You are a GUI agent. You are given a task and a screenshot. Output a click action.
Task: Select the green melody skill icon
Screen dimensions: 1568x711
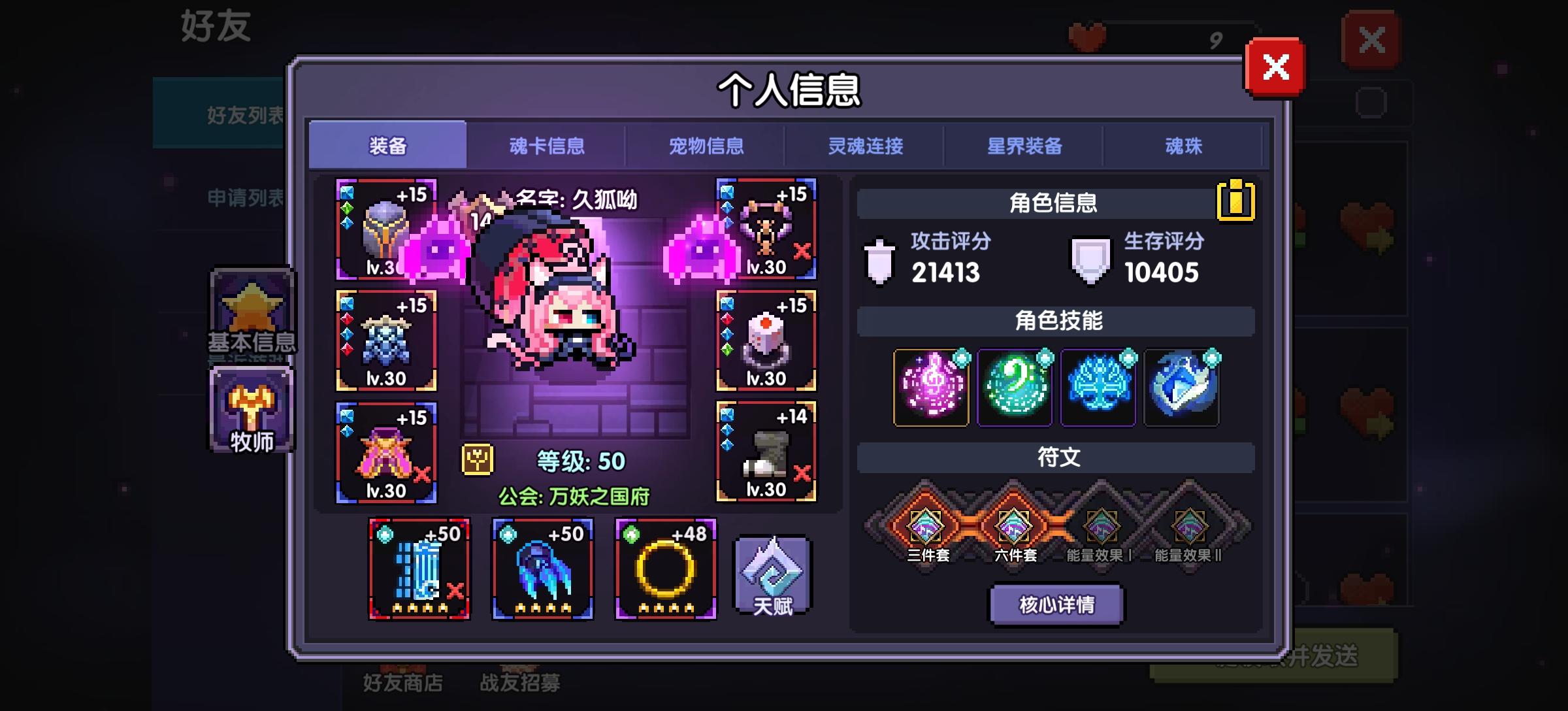[x=1013, y=388]
